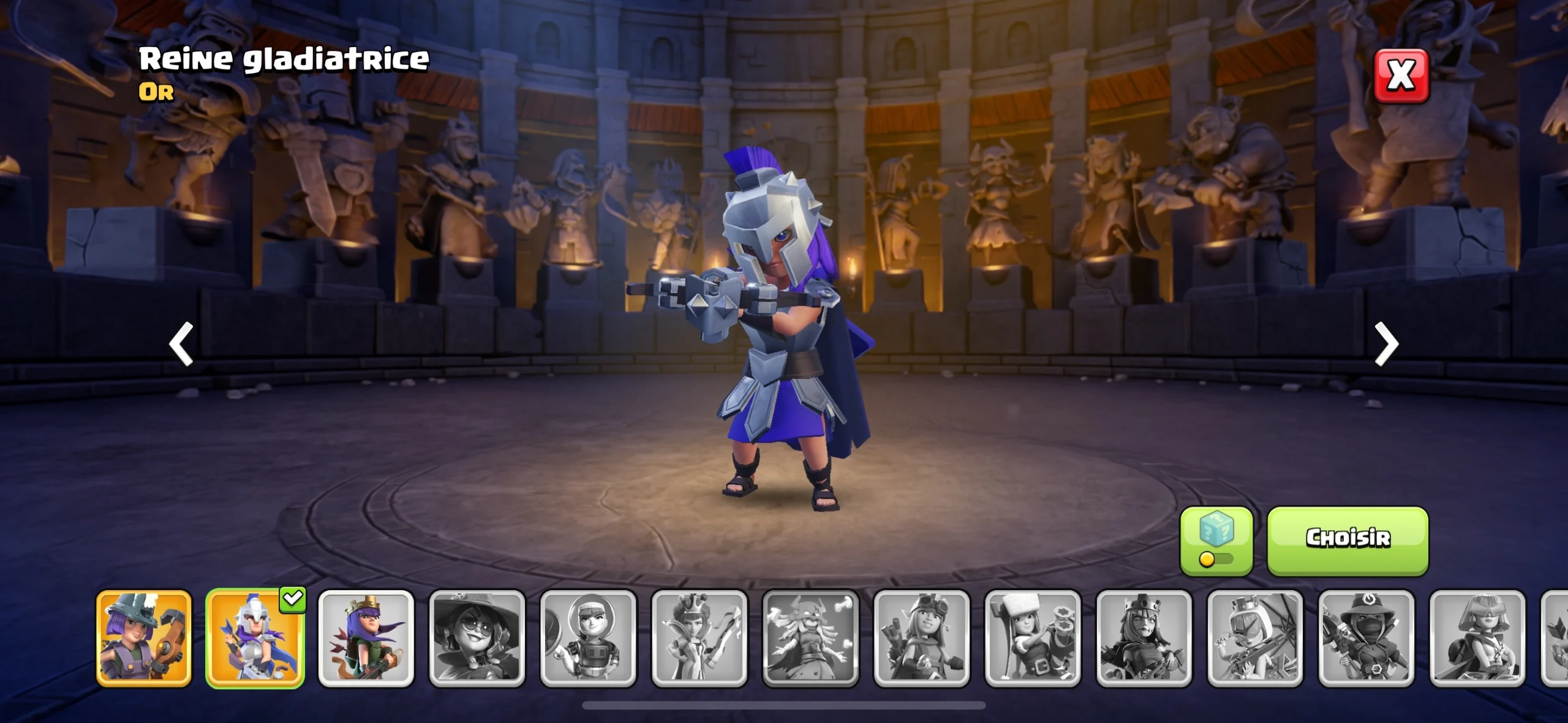Choose the gladiator queen skin thumbnail
The image size is (1568, 723).
(255, 638)
